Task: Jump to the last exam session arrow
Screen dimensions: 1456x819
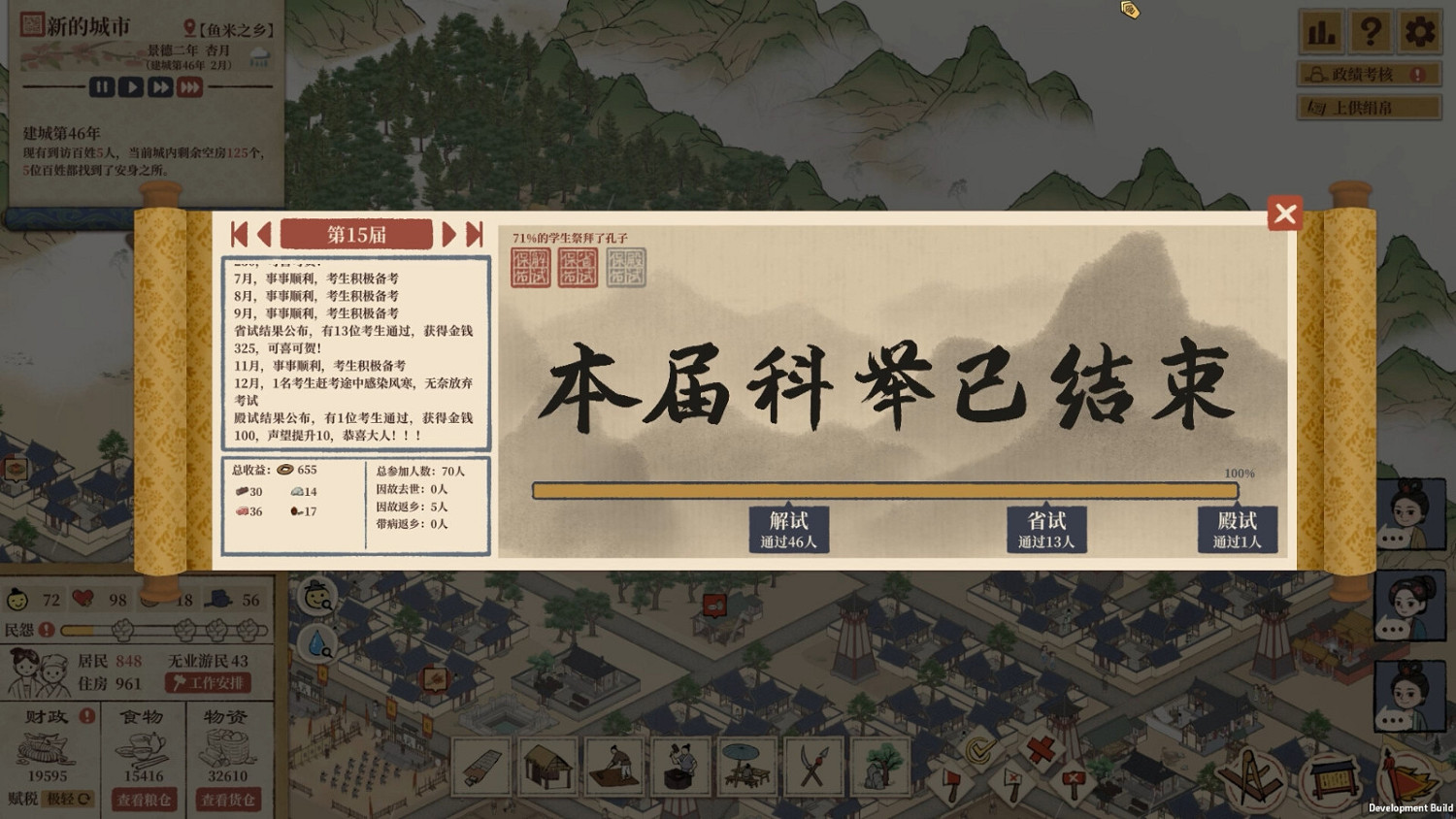Action: click(x=475, y=233)
